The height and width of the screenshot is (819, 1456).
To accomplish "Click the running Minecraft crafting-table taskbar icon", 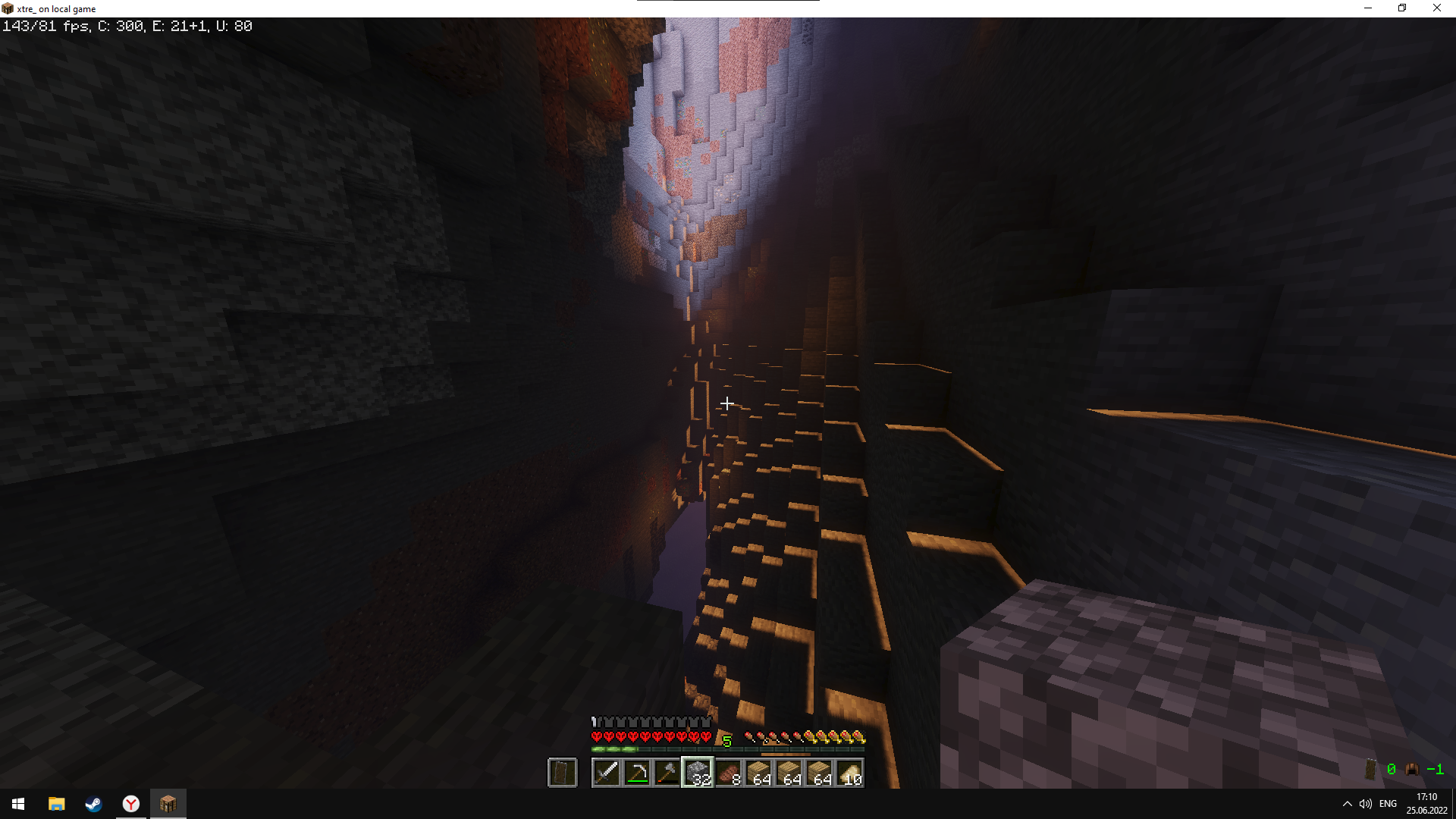I will click(x=168, y=804).
